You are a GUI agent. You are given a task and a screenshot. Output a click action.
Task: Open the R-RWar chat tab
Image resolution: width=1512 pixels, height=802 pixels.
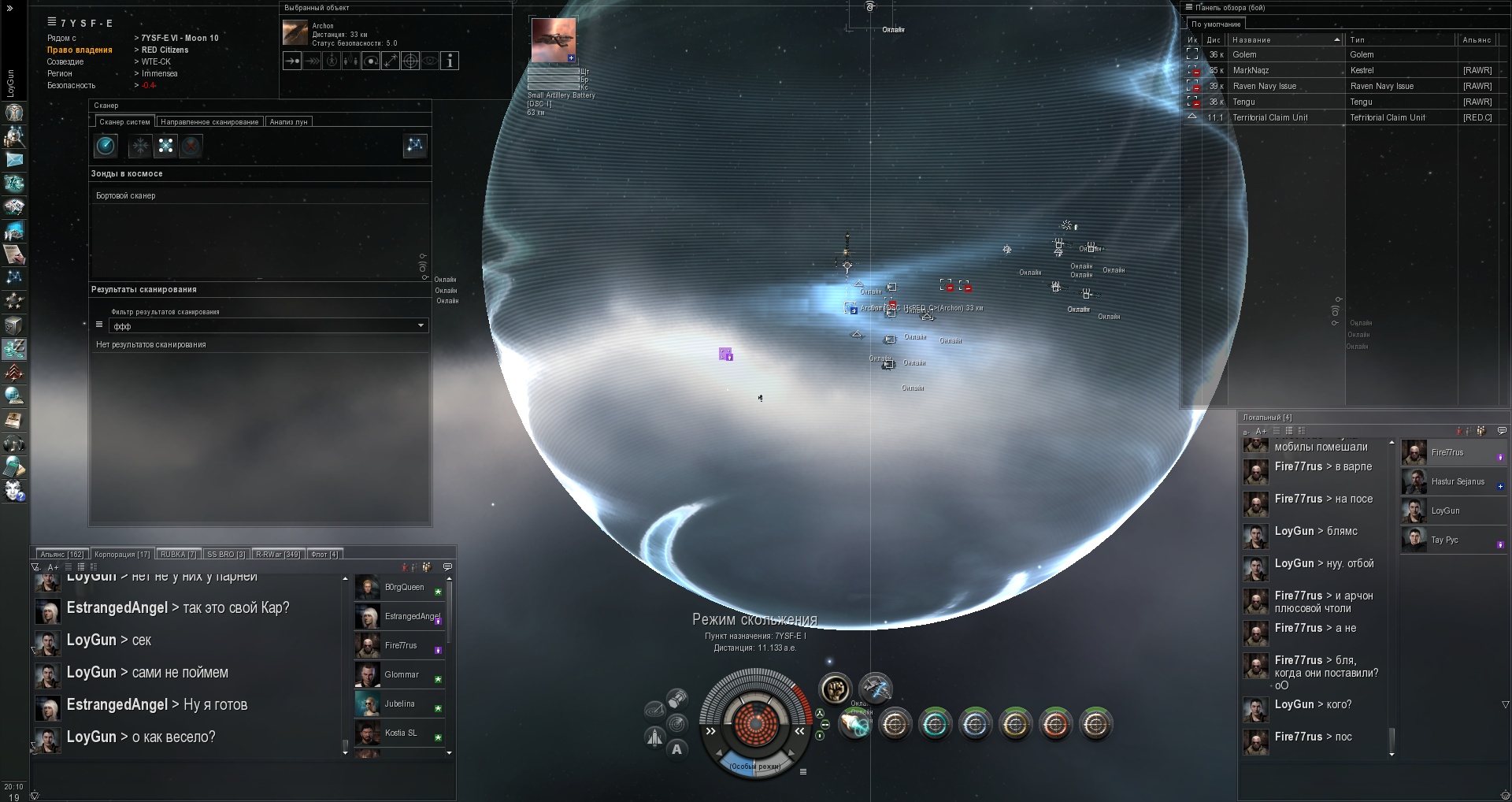[x=278, y=555]
